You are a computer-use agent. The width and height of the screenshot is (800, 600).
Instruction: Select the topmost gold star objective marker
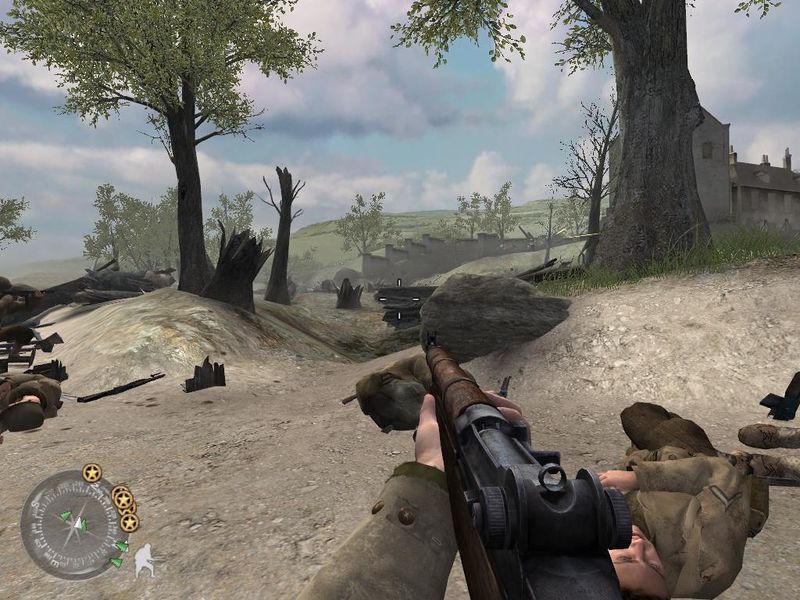click(x=92, y=472)
